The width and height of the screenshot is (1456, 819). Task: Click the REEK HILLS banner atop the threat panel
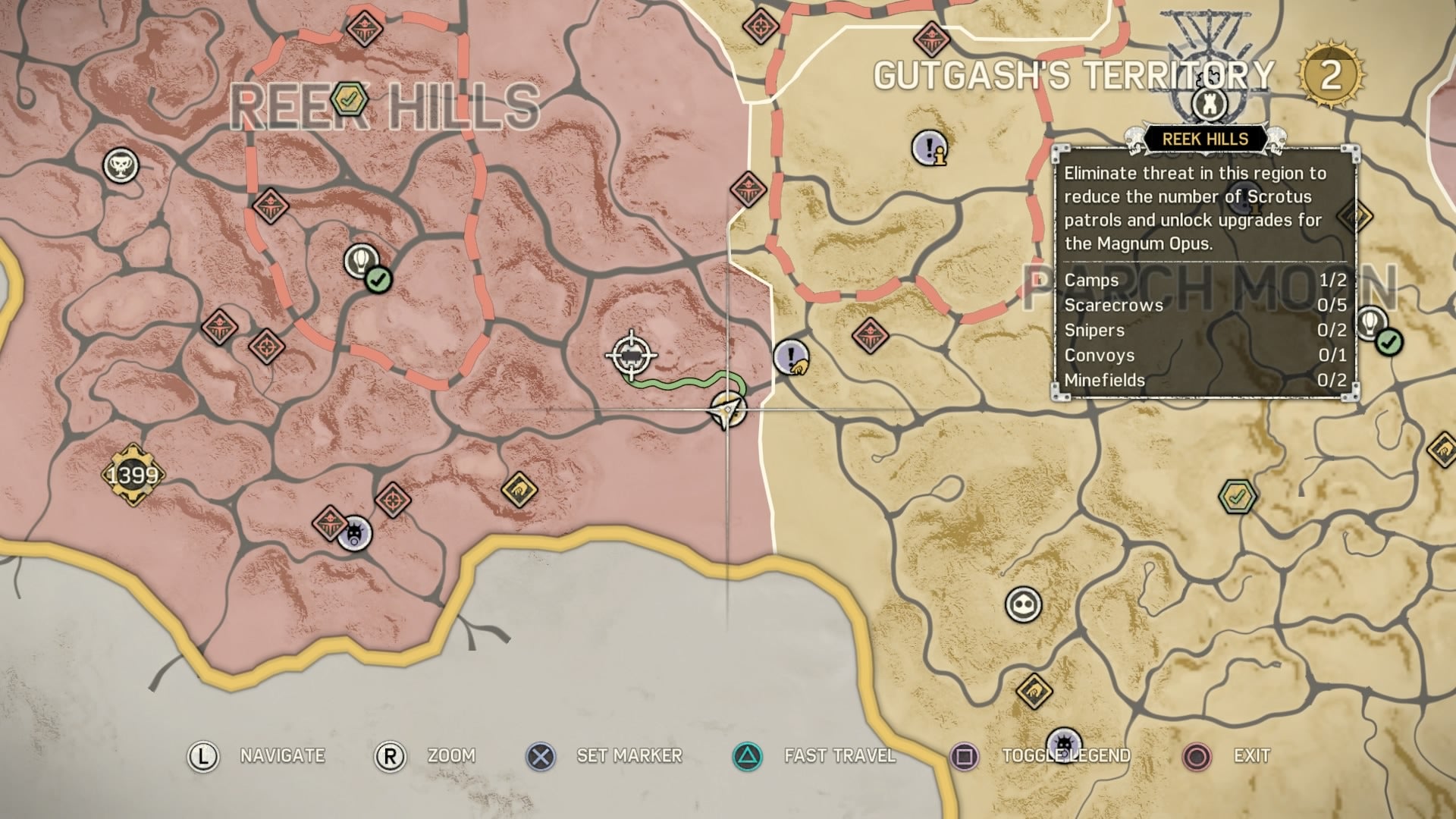point(1207,139)
